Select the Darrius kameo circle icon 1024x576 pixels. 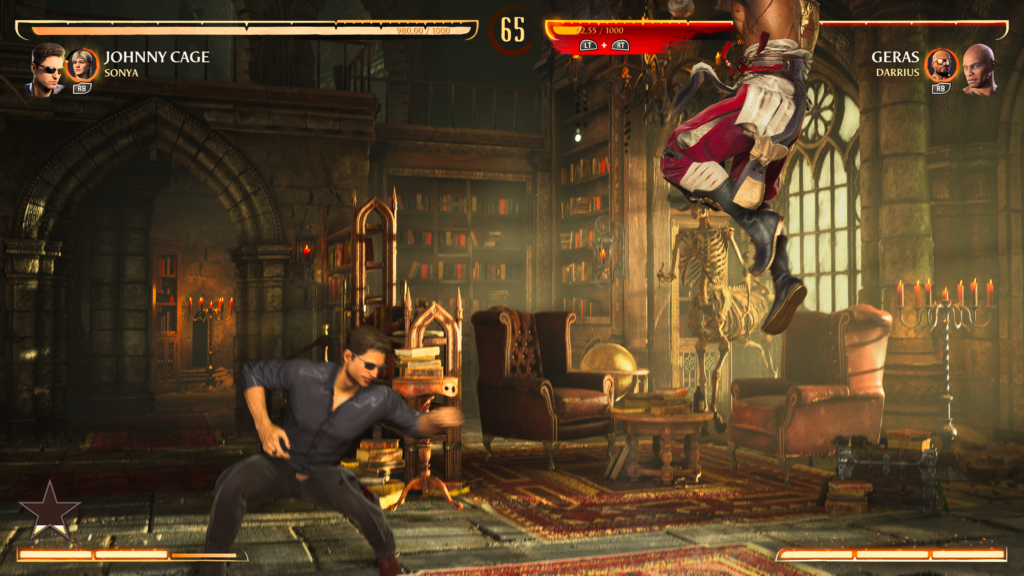tap(940, 65)
